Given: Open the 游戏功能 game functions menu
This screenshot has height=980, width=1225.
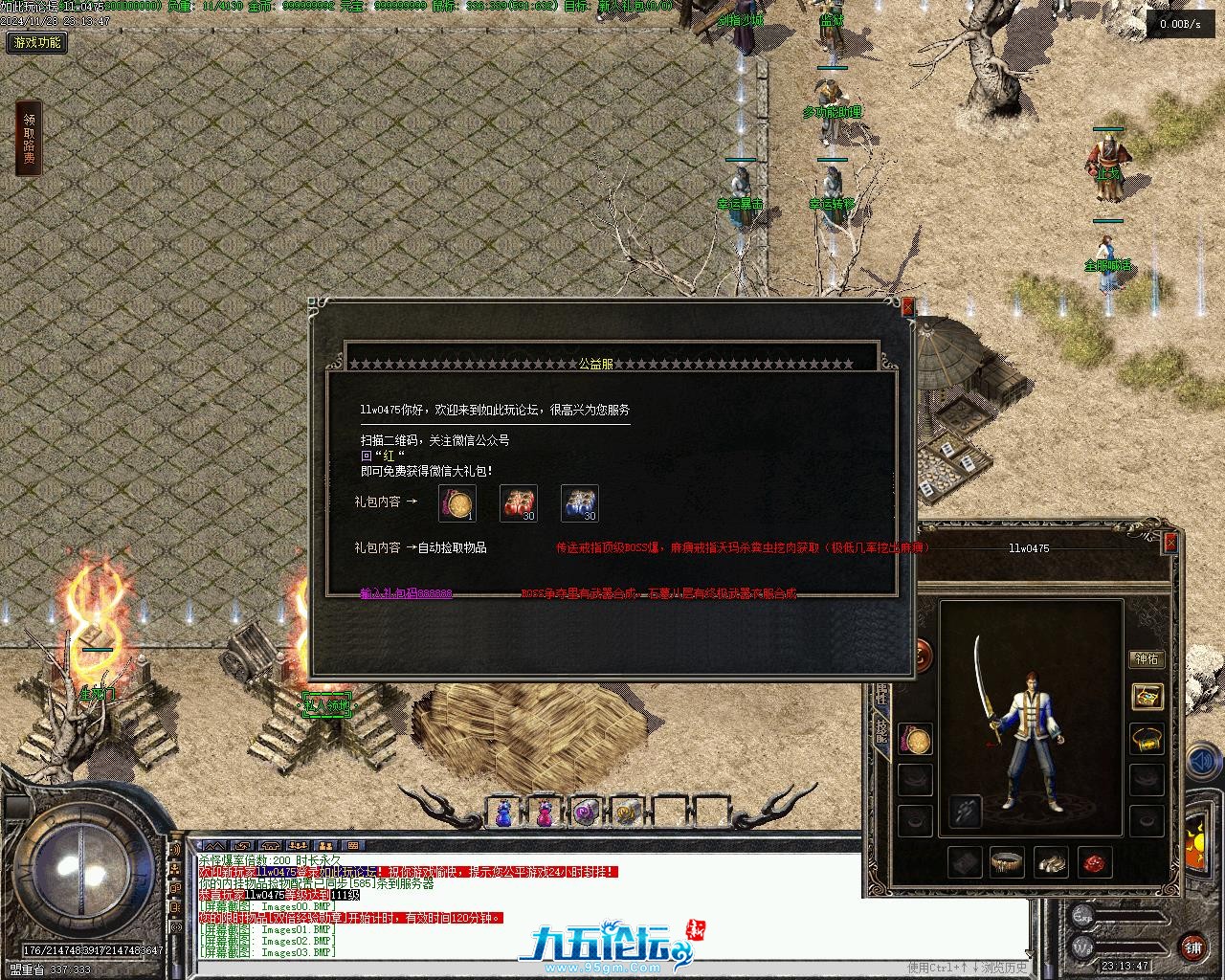Looking at the screenshot, I should tap(36, 43).
